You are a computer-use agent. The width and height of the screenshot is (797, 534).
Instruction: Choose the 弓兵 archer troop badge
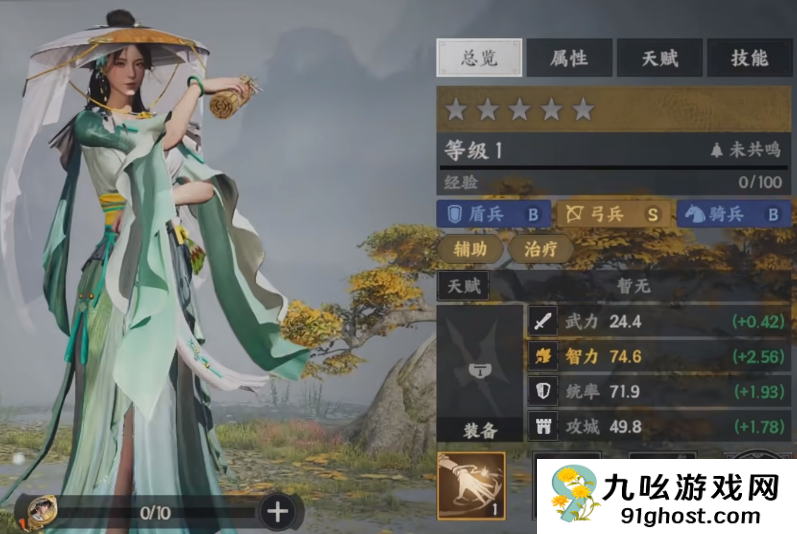point(613,214)
